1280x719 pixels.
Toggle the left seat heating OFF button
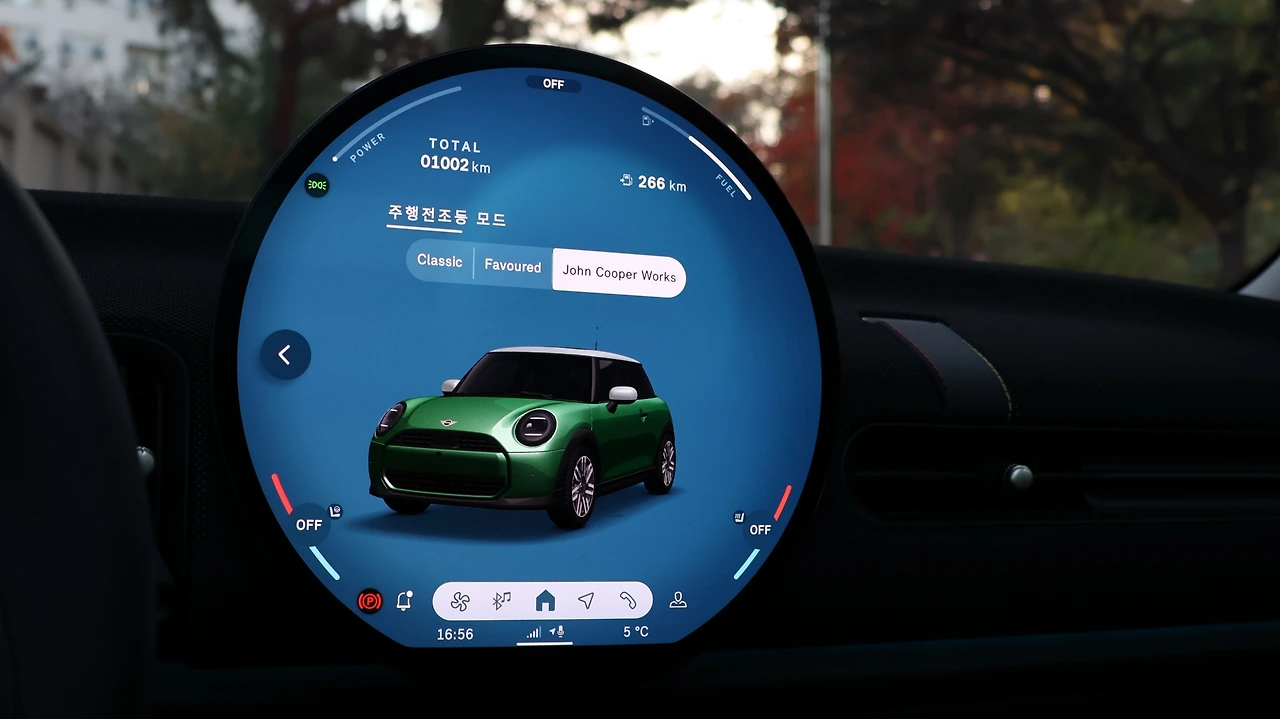pyautogui.click(x=309, y=525)
